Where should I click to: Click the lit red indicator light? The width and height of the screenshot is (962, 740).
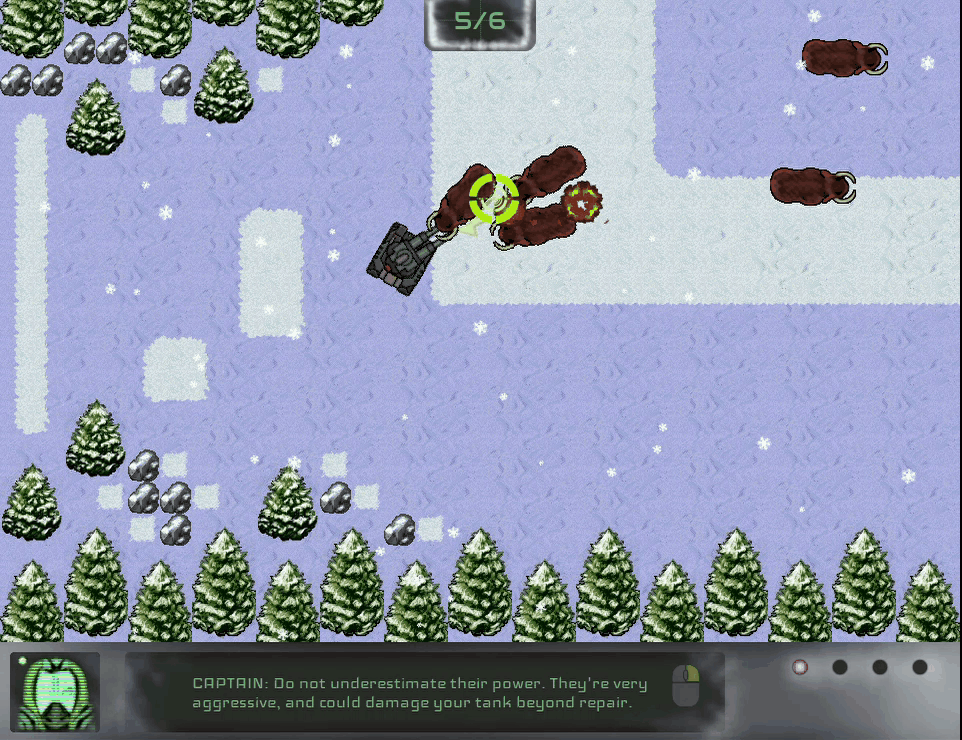click(x=799, y=667)
